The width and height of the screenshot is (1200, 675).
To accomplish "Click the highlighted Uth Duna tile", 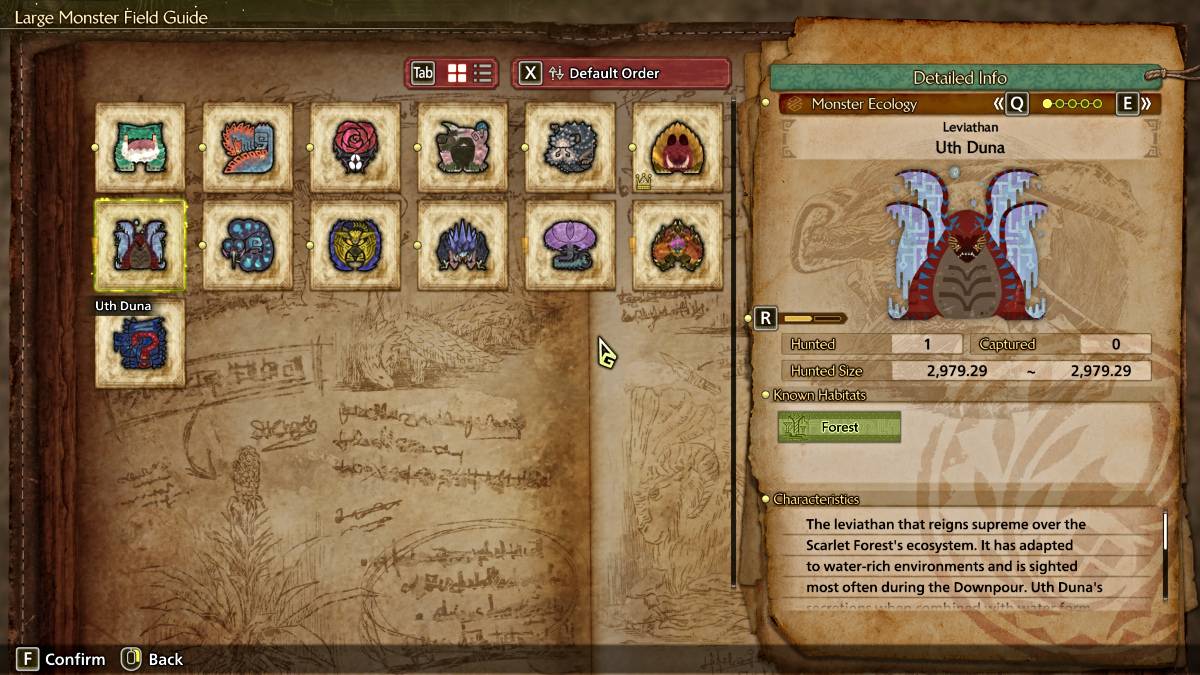I will [x=140, y=245].
